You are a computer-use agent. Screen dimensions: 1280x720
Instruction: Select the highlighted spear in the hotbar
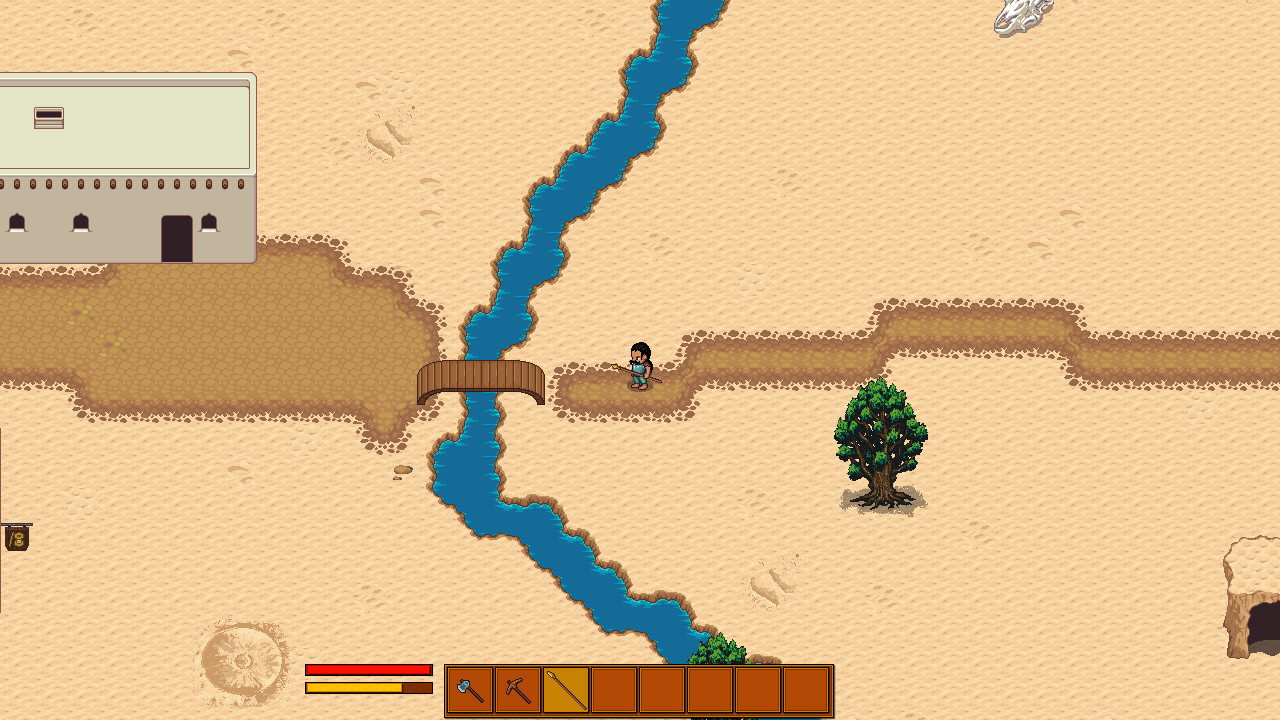pyautogui.click(x=565, y=689)
